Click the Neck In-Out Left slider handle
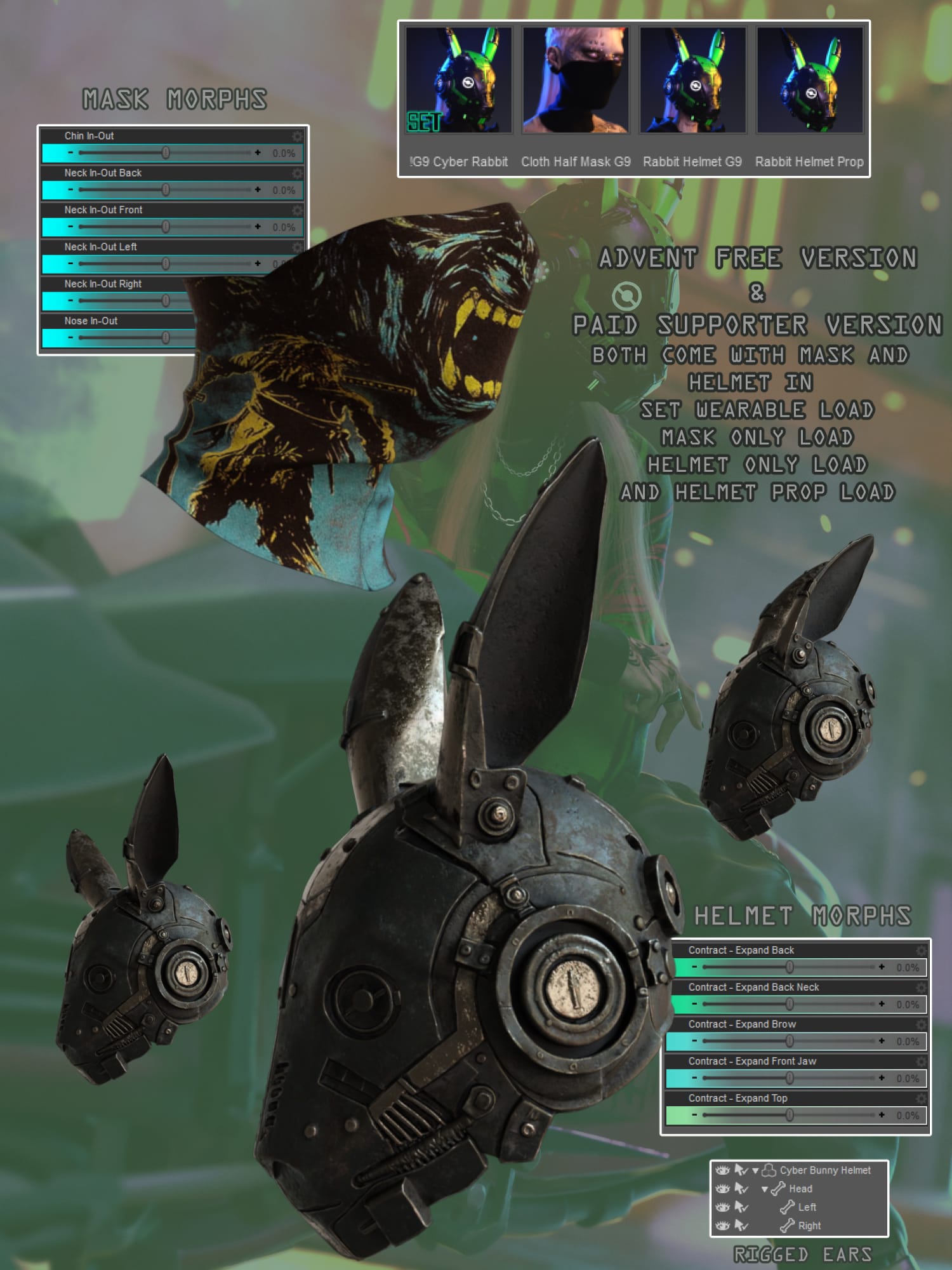The height and width of the screenshot is (1270, 952). point(166,264)
